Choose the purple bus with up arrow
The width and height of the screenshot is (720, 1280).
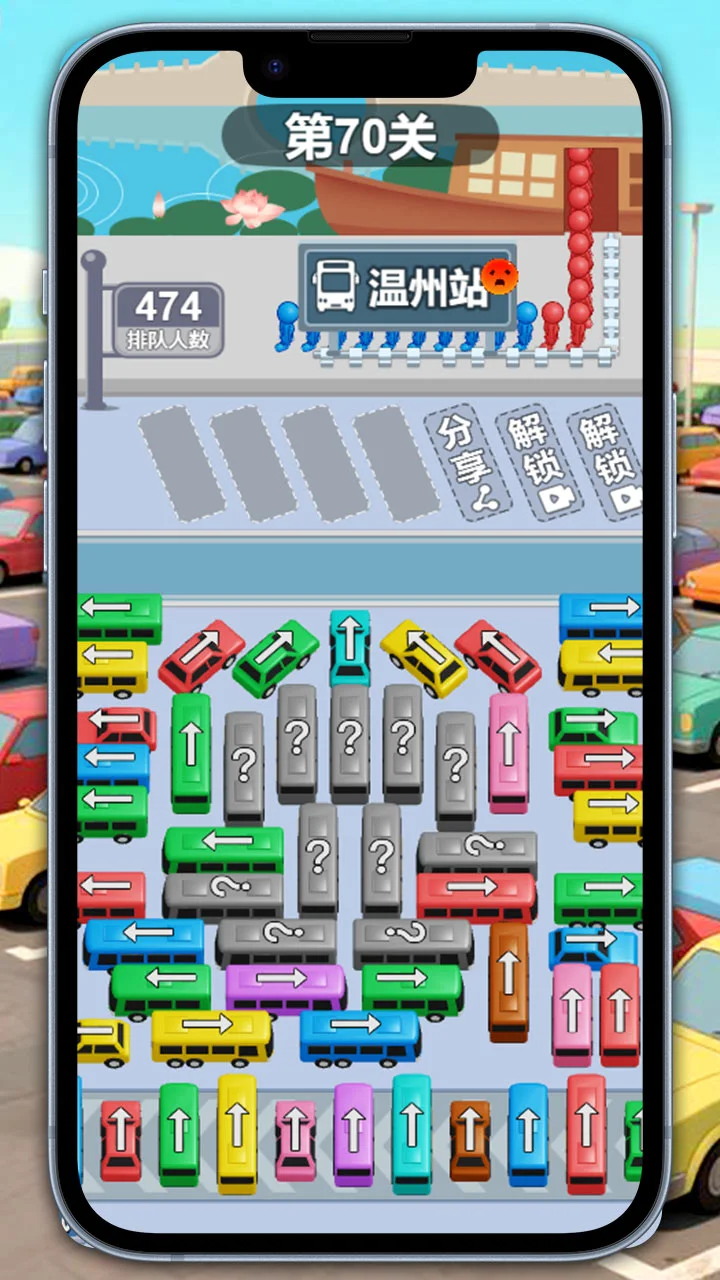(353, 1135)
